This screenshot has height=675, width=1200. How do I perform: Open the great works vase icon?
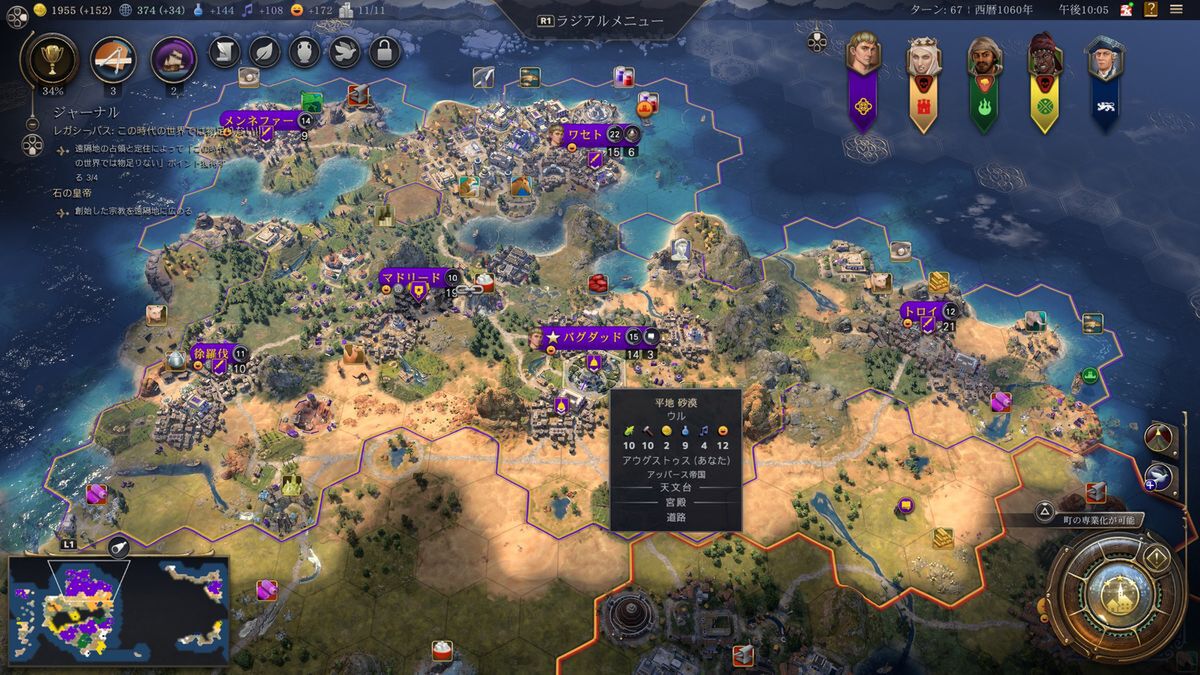click(x=305, y=51)
